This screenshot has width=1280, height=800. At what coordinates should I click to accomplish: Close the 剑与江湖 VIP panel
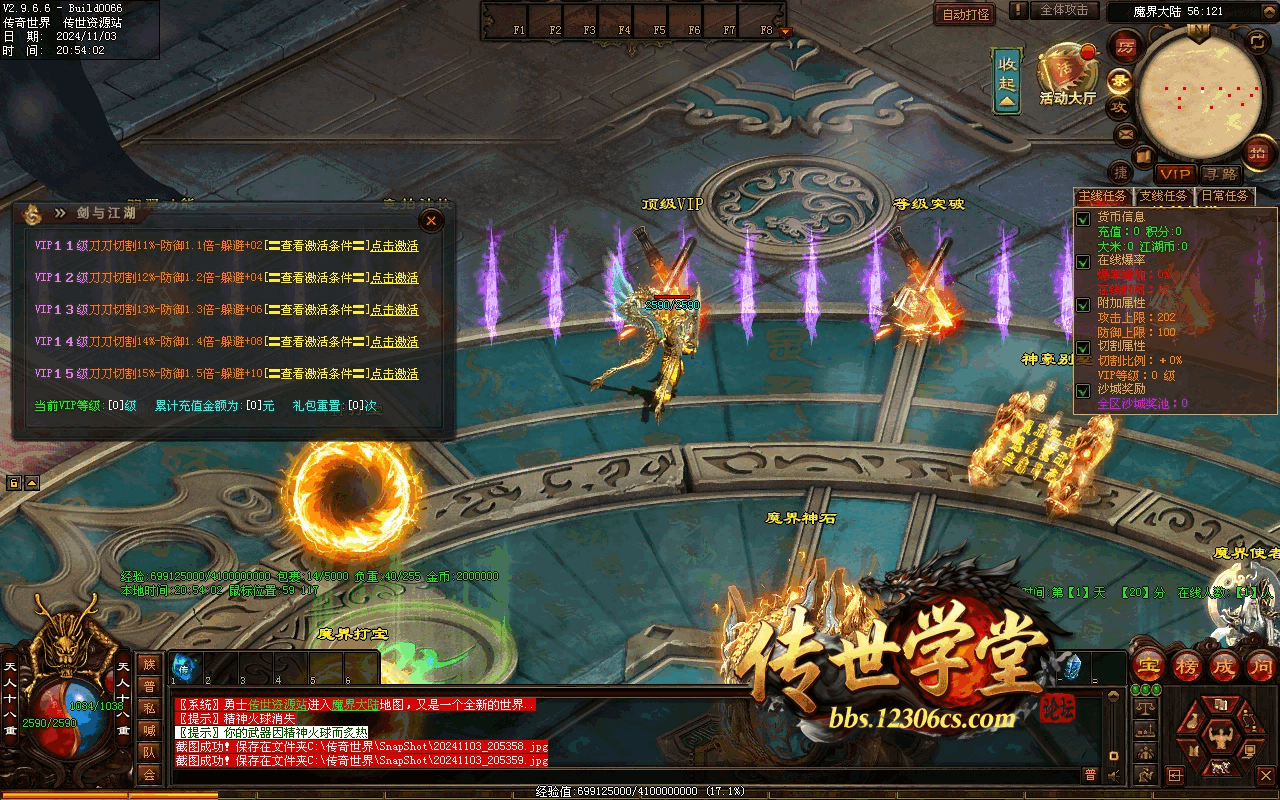(x=431, y=220)
